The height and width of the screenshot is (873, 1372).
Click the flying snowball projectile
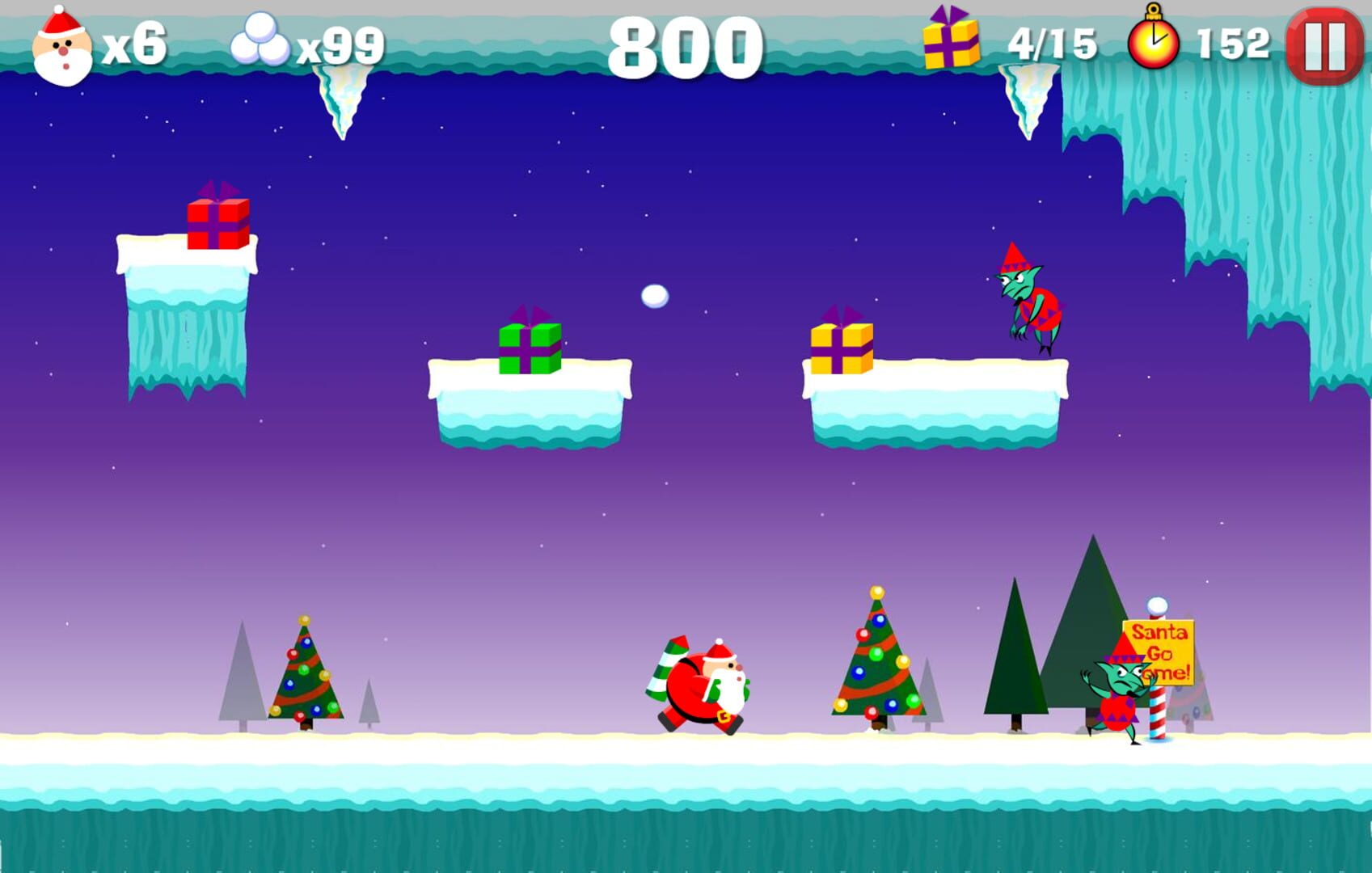point(656,297)
